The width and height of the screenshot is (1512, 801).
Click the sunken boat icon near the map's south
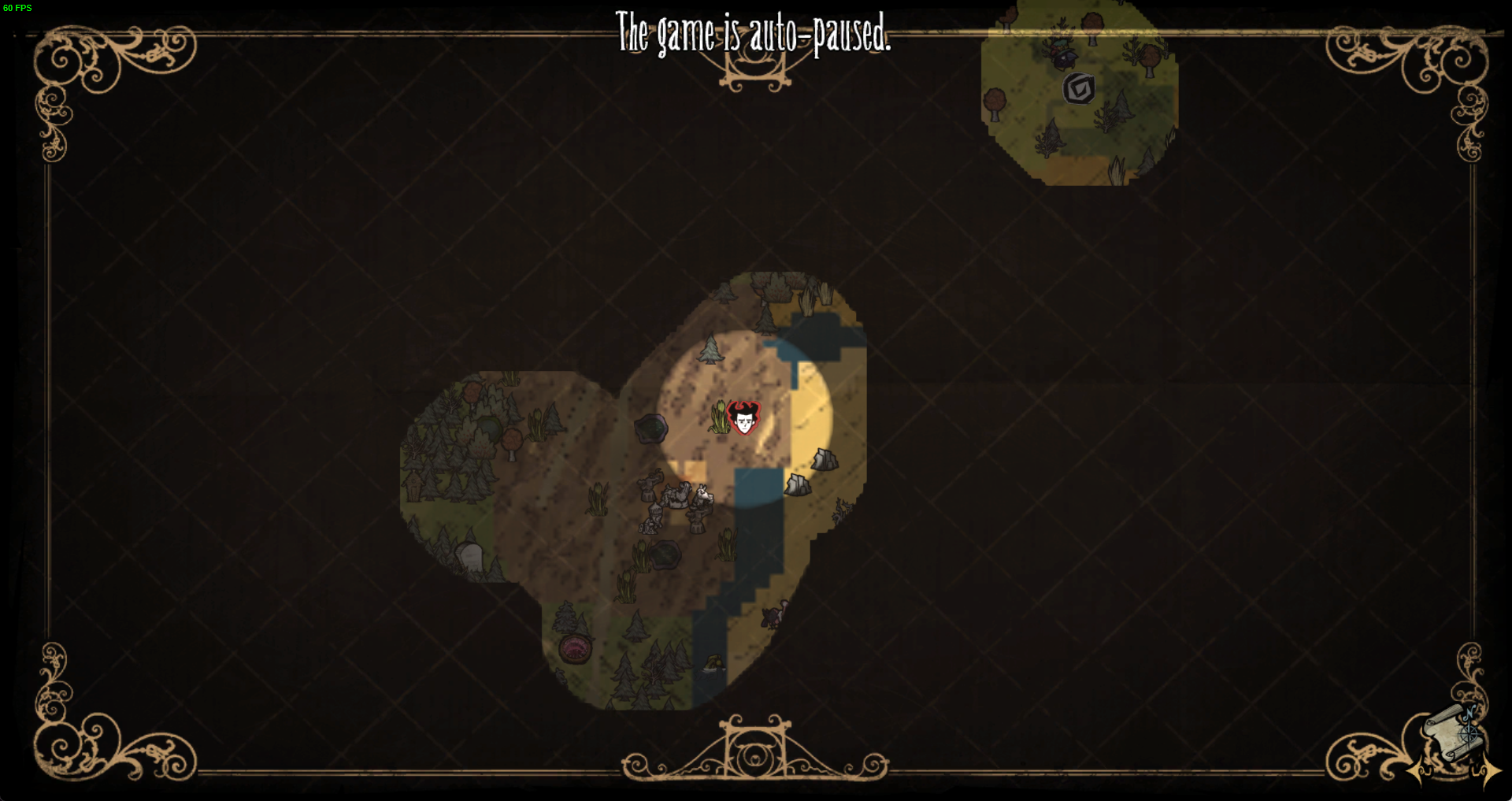tap(713, 664)
